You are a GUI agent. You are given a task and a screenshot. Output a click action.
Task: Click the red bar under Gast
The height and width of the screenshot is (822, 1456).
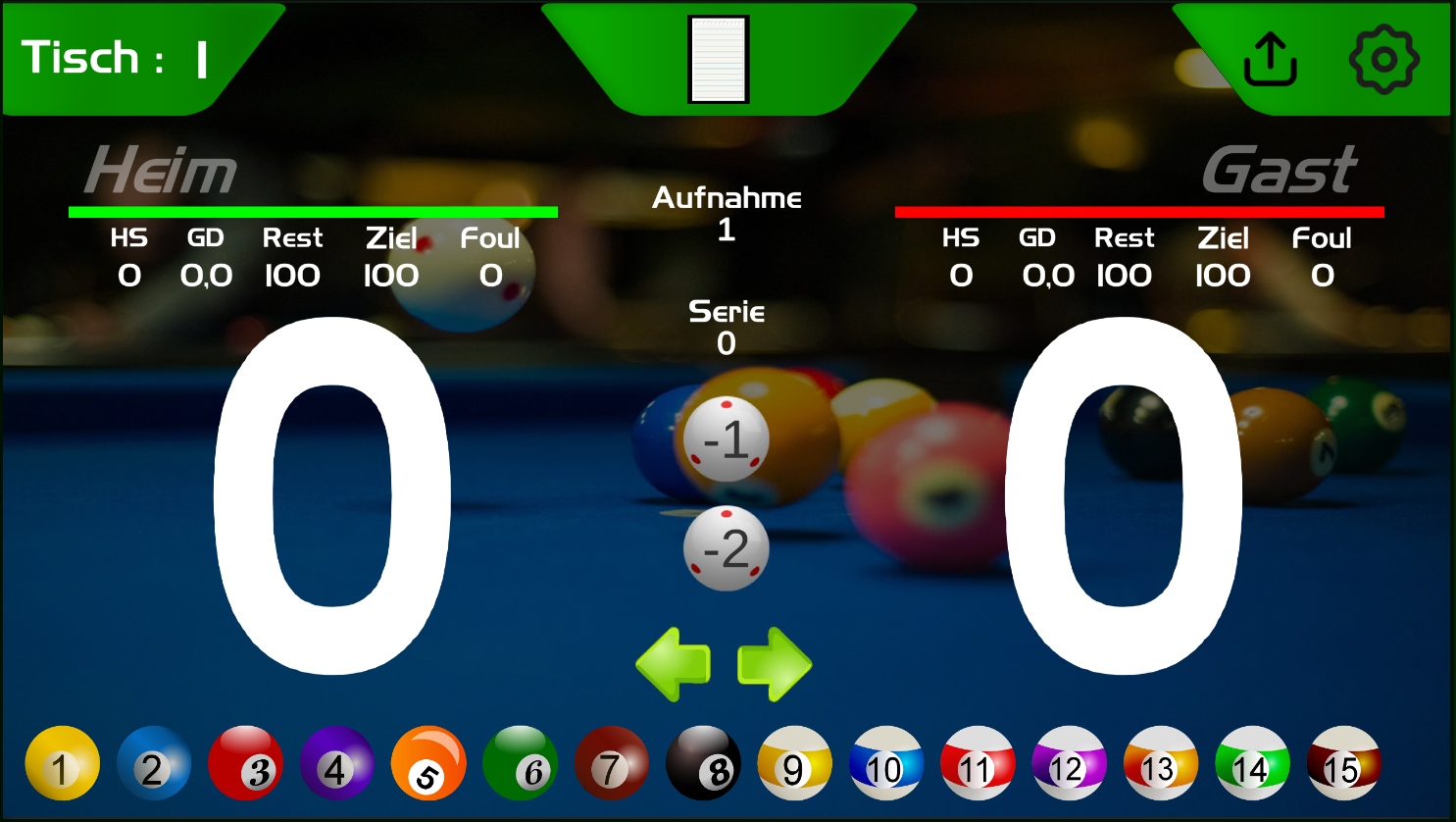(x=1139, y=210)
